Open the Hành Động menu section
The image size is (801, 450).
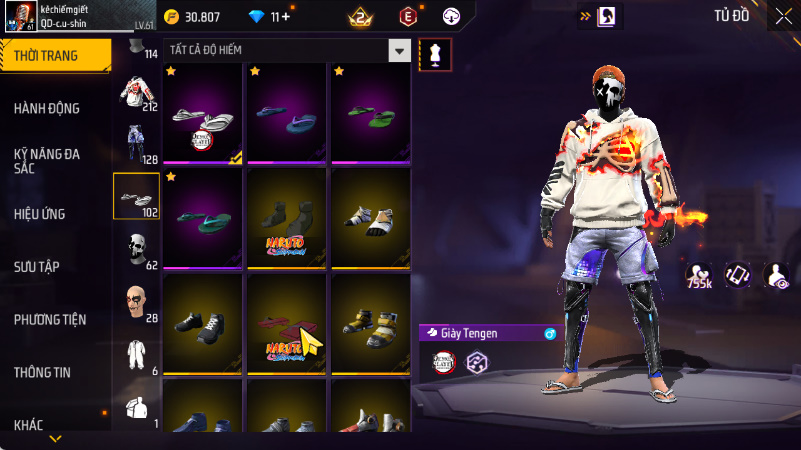point(47,108)
